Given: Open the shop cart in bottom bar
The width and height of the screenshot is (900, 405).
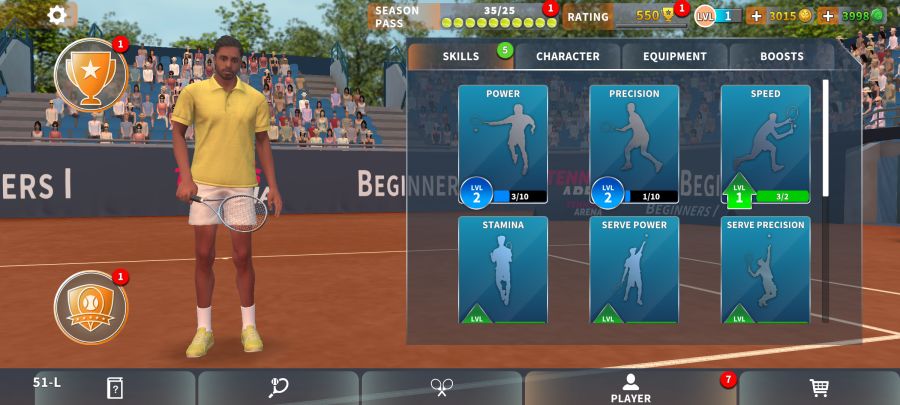Looking at the screenshot, I should [818, 388].
